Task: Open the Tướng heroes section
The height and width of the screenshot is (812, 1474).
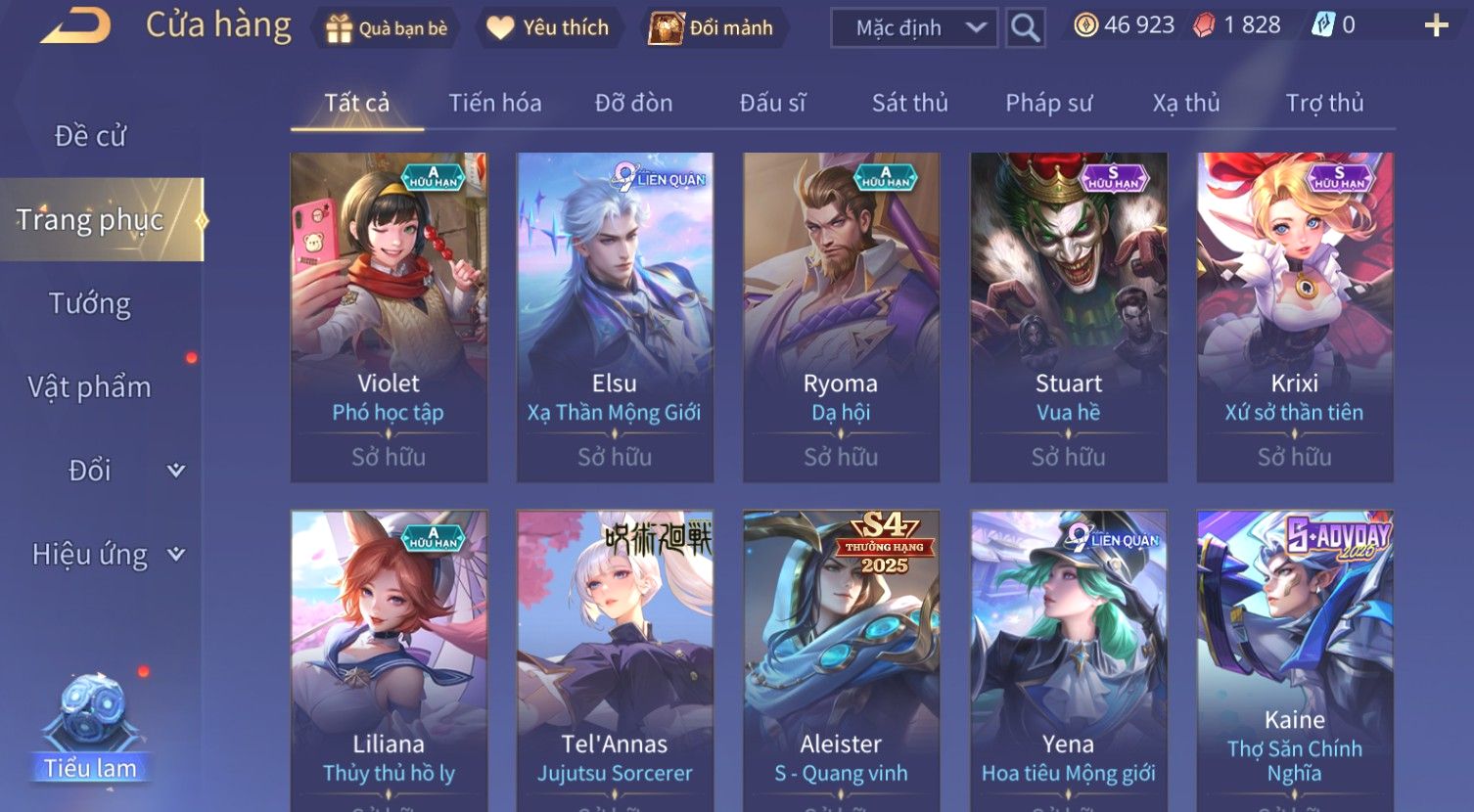Action: click(90, 303)
